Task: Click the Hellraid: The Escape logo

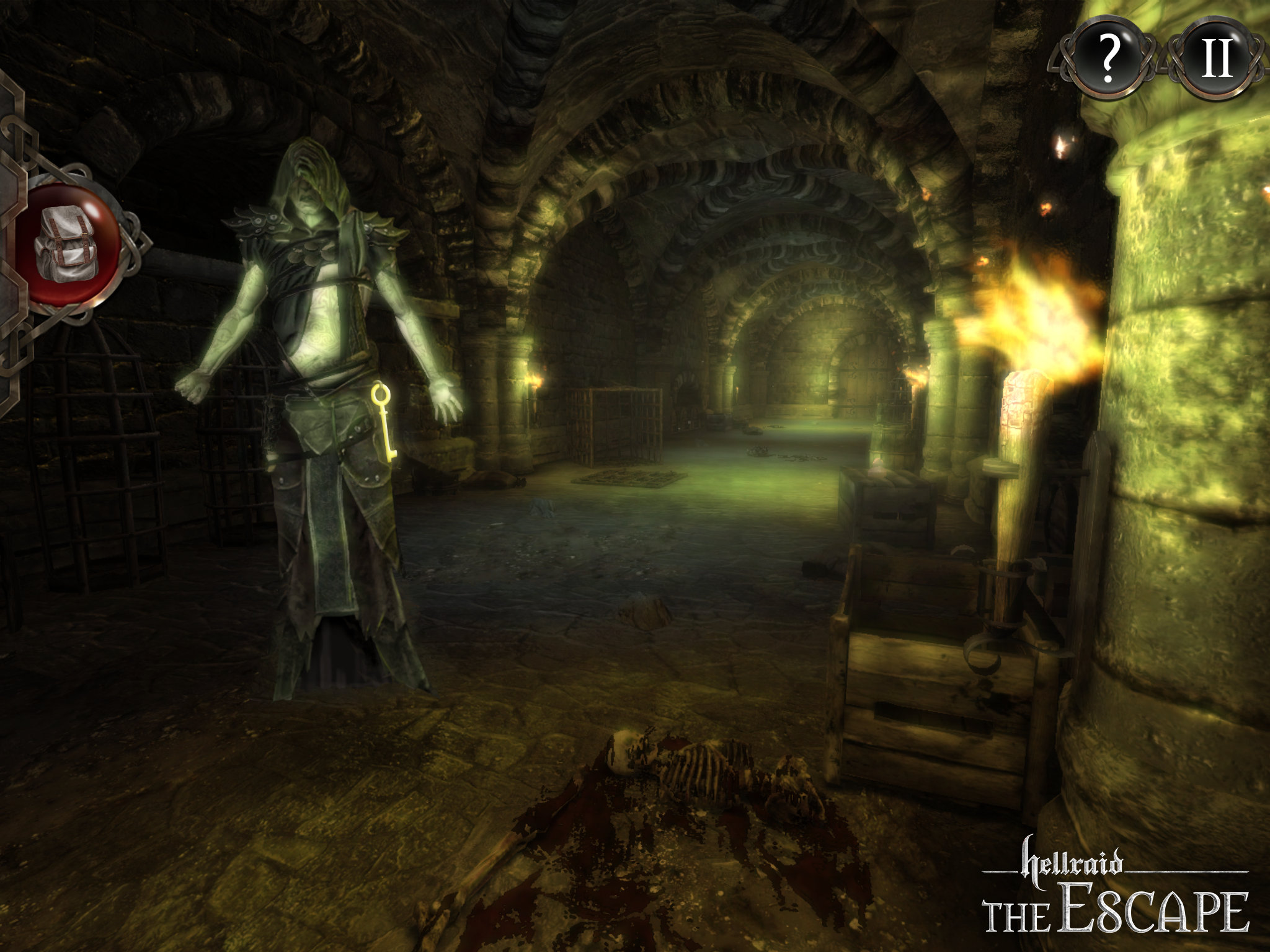Action: [1116, 886]
